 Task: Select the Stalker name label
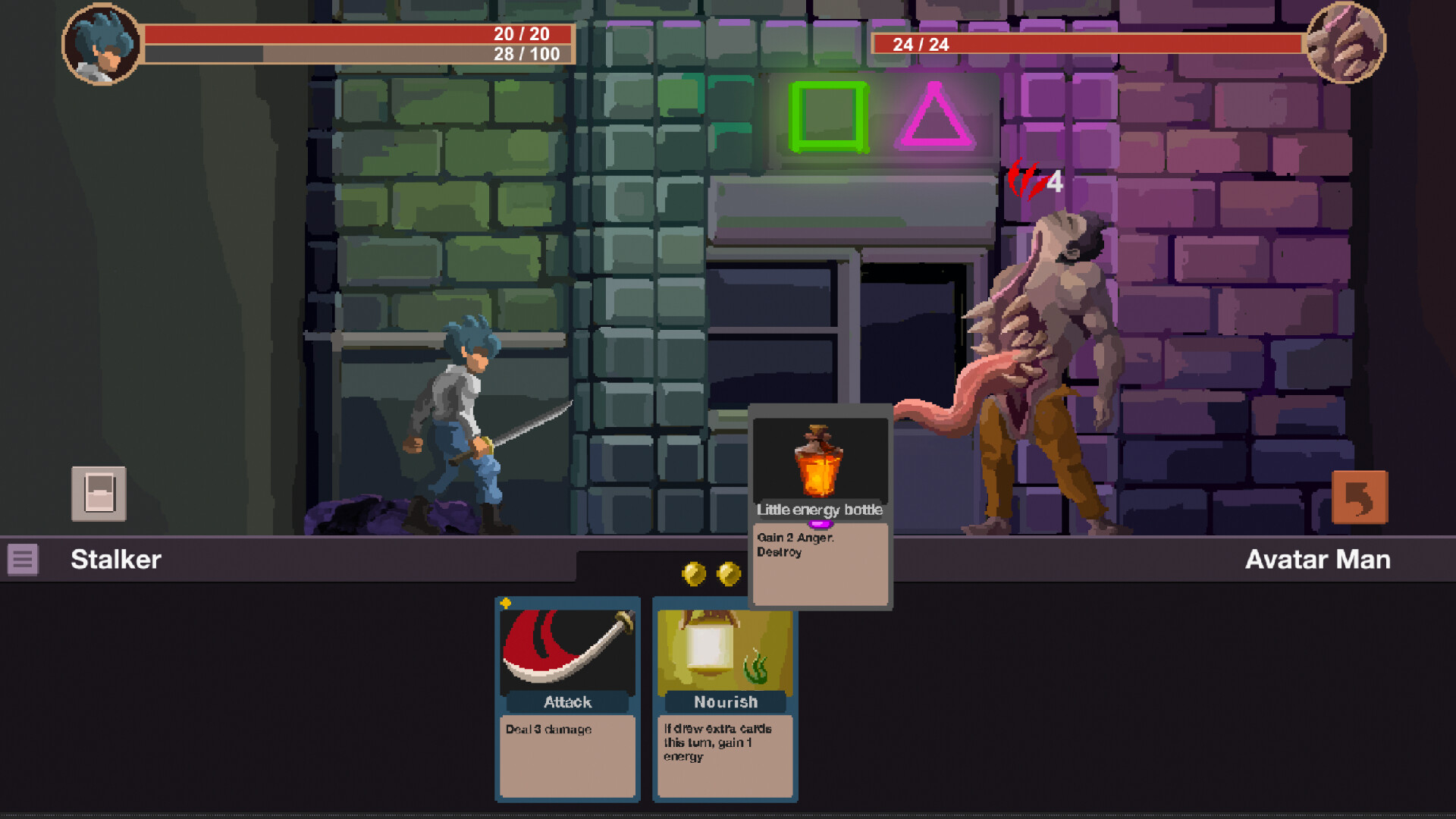(x=115, y=560)
